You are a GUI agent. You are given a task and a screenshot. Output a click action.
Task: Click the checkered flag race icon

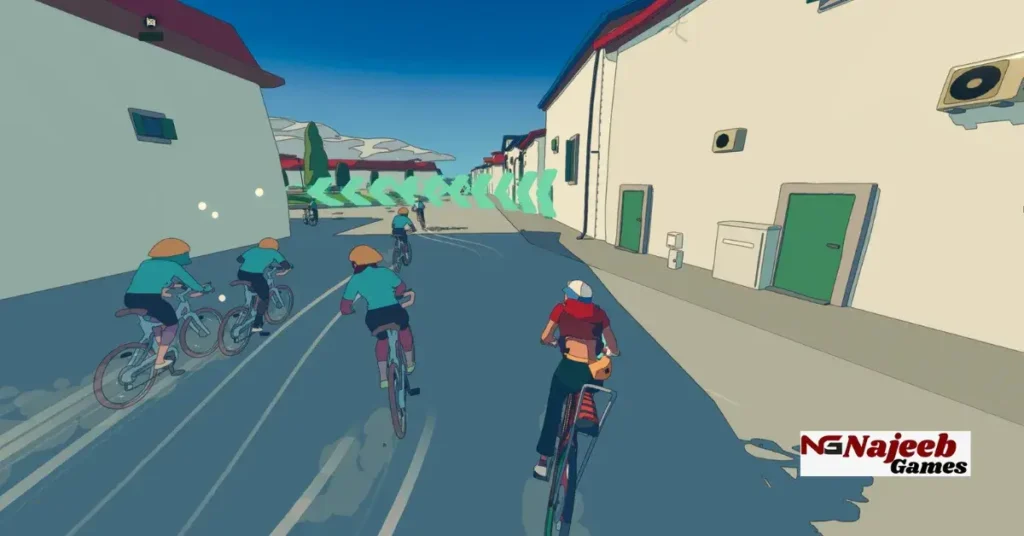pyautogui.click(x=150, y=22)
